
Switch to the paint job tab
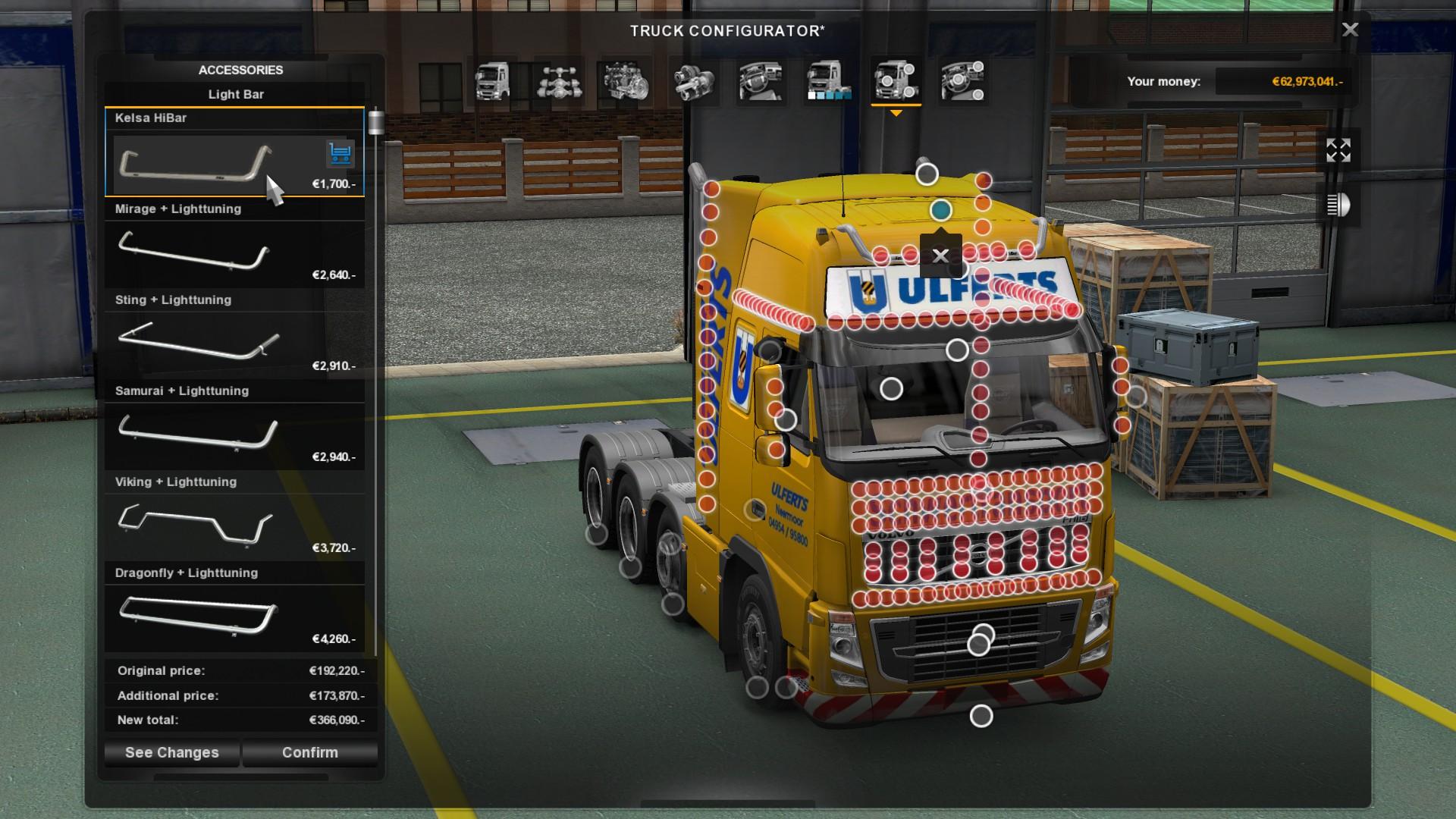pyautogui.click(x=828, y=81)
